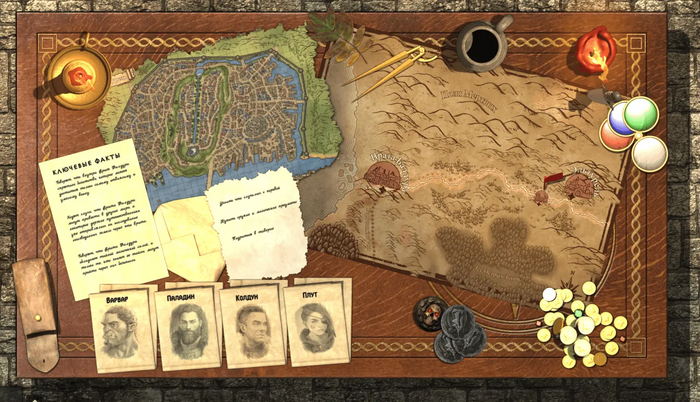Choose the Колдун character card
The image size is (700, 402).
pos(251,326)
